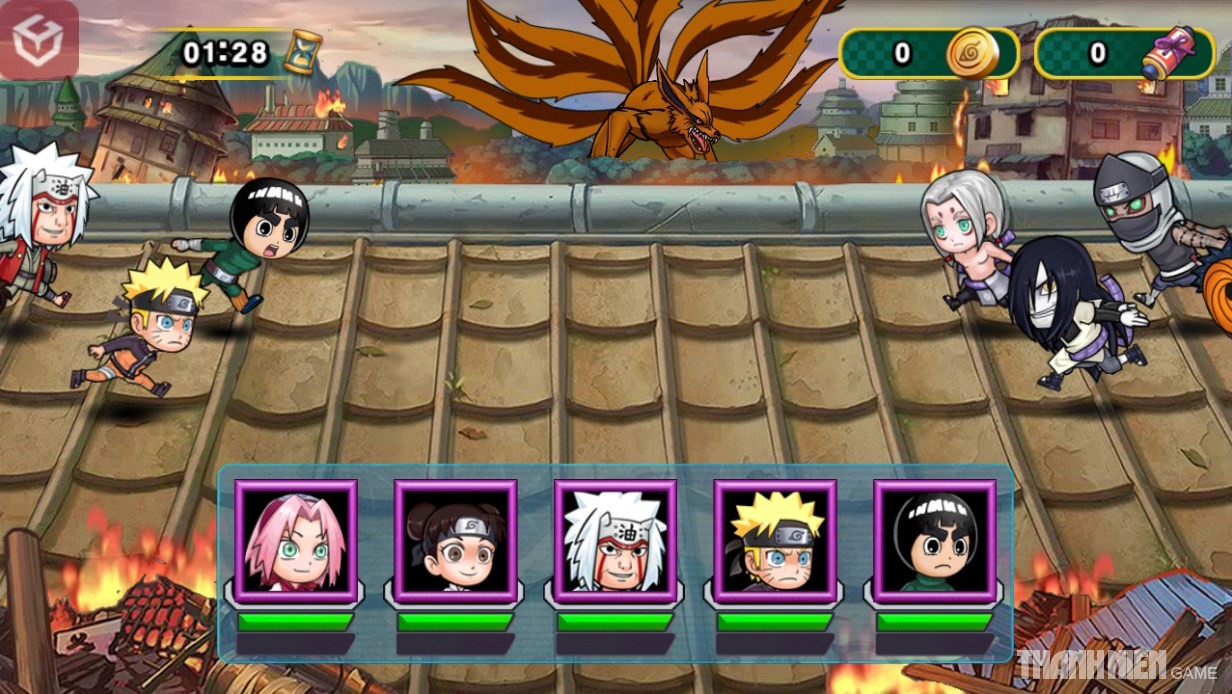Open the red cube overlay icon
The width and height of the screenshot is (1232, 694).
pyautogui.click(x=38, y=39)
